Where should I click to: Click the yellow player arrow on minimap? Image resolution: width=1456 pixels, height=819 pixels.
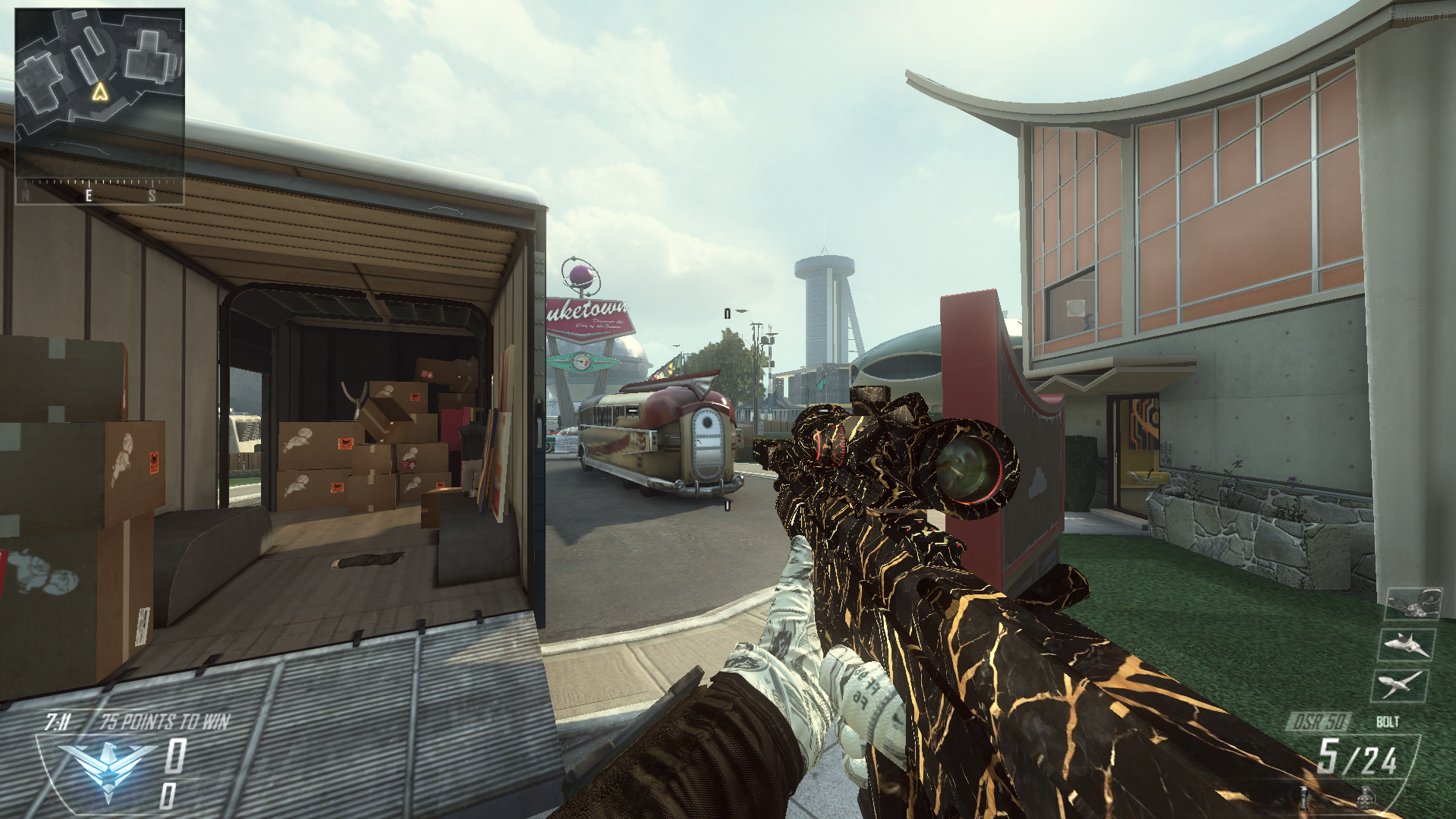[99, 93]
